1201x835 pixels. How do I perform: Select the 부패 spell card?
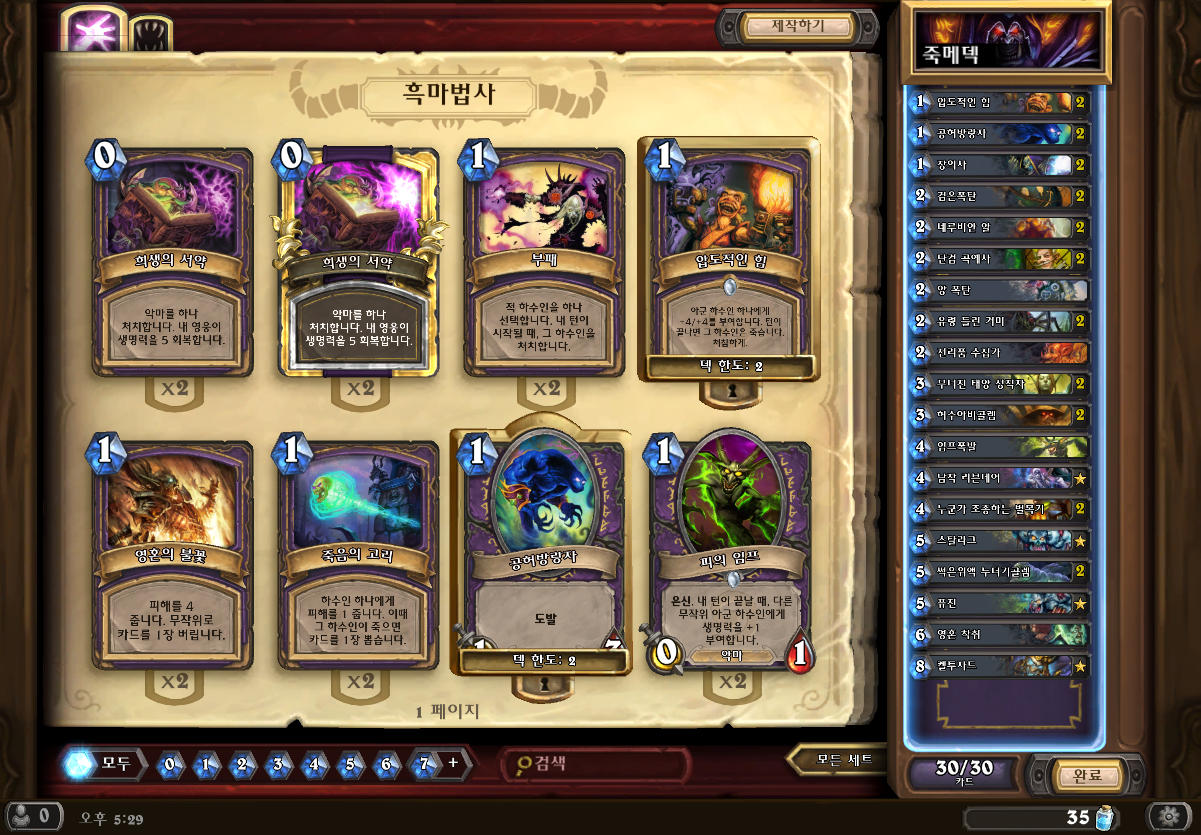pos(545,258)
